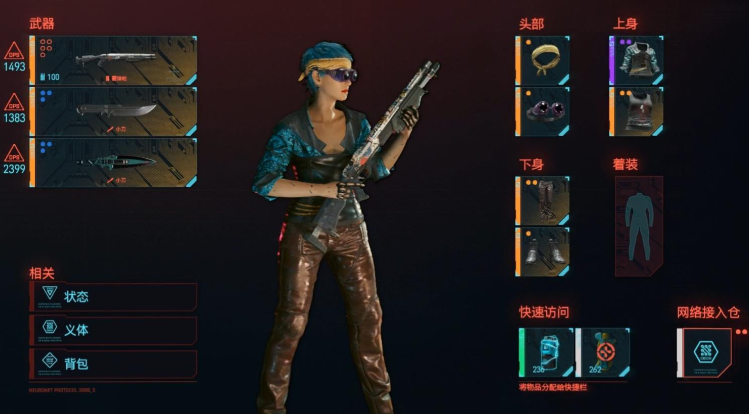
Task: Select the equipped shotgun weapon slot
Action: click(115, 60)
